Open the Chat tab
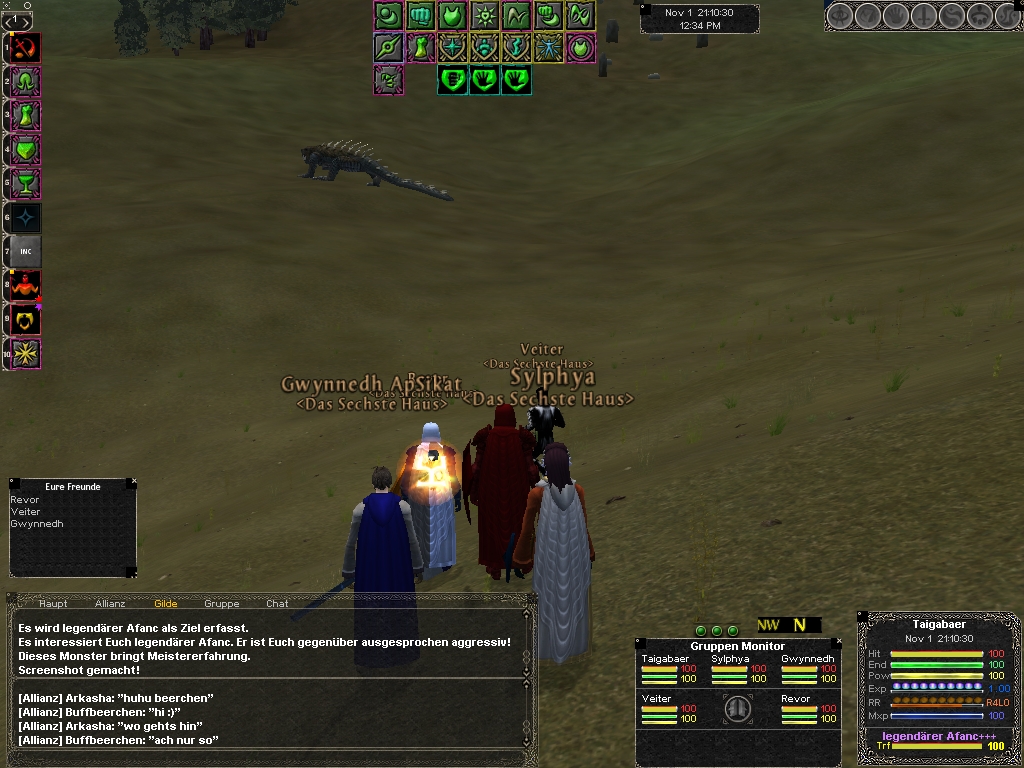1024x768 pixels. point(277,604)
